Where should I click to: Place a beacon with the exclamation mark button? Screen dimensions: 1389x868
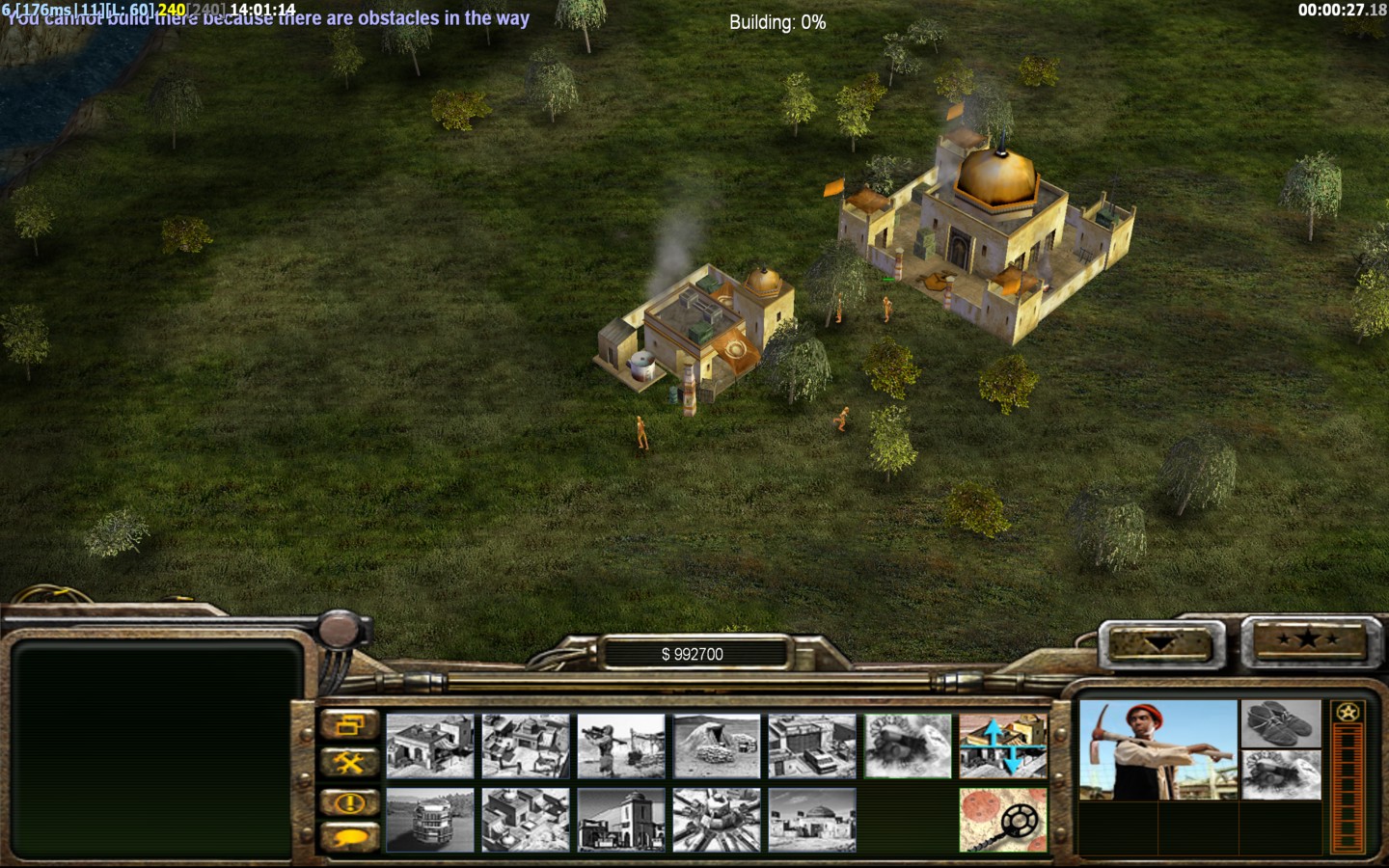coord(349,801)
